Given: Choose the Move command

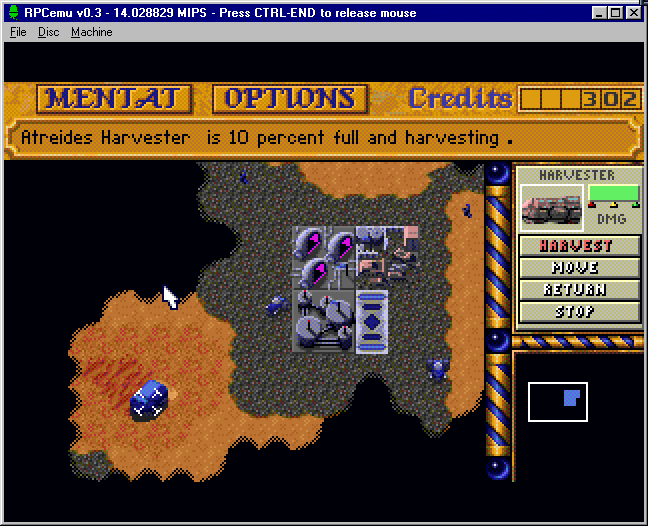Looking at the screenshot, I should coord(579,268).
